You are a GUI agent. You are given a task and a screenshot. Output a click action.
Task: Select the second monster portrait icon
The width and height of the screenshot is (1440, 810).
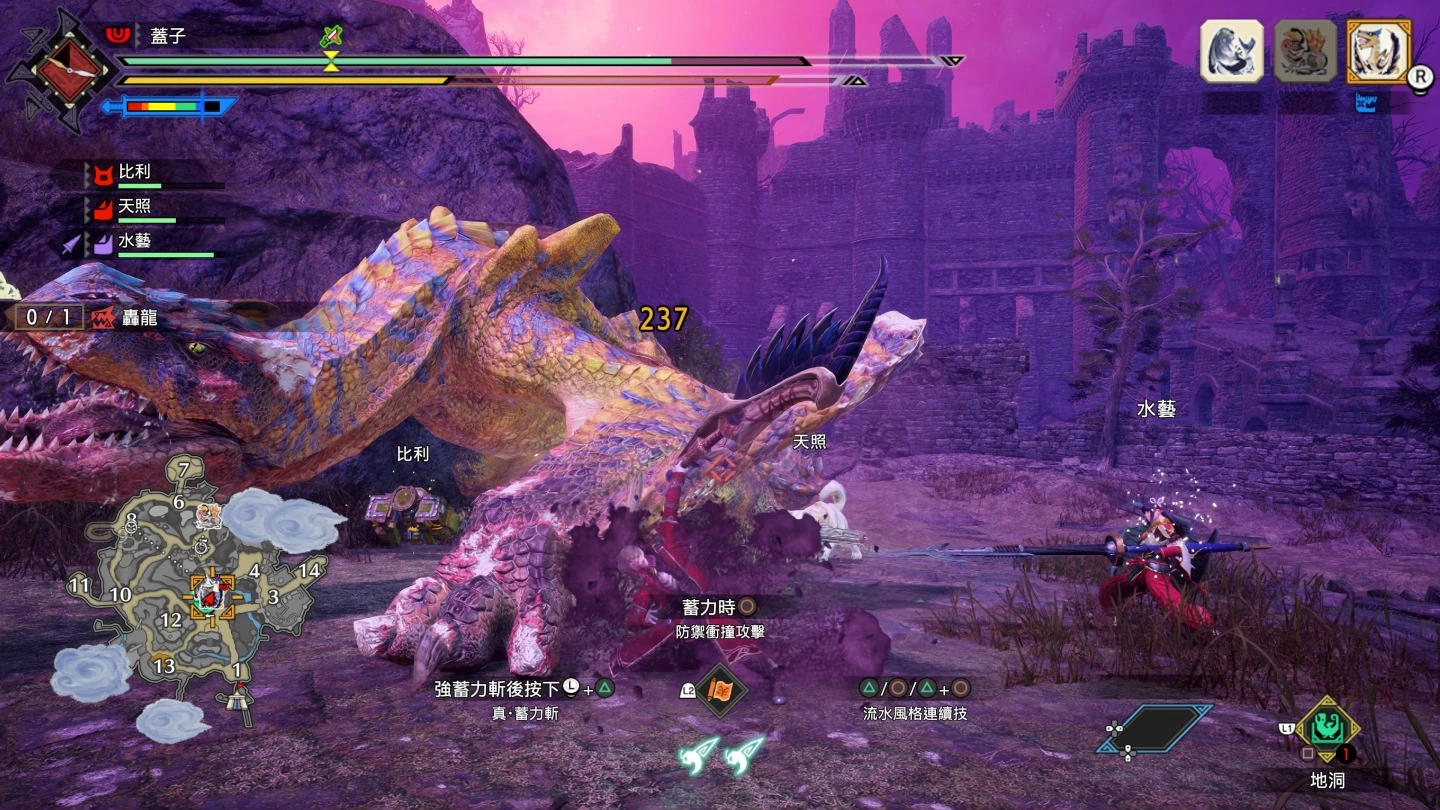coord(1305,51)
